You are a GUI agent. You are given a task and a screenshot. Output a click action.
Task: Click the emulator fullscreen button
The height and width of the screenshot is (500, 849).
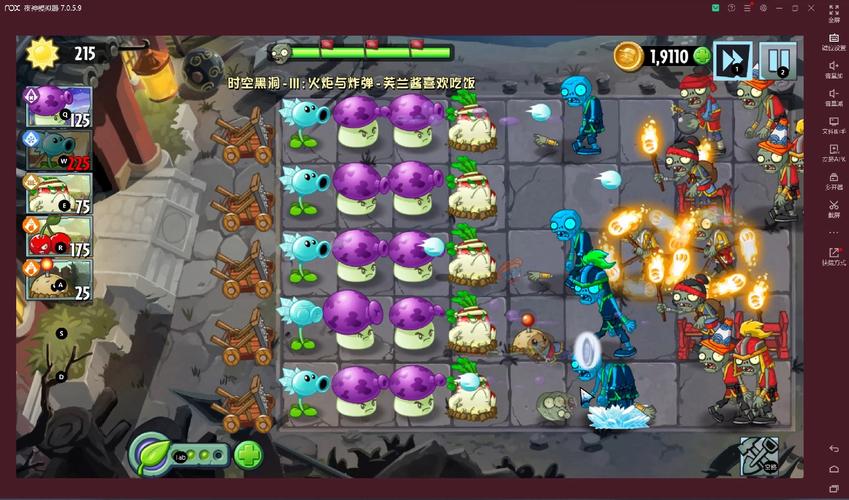(x=833, y=14)
